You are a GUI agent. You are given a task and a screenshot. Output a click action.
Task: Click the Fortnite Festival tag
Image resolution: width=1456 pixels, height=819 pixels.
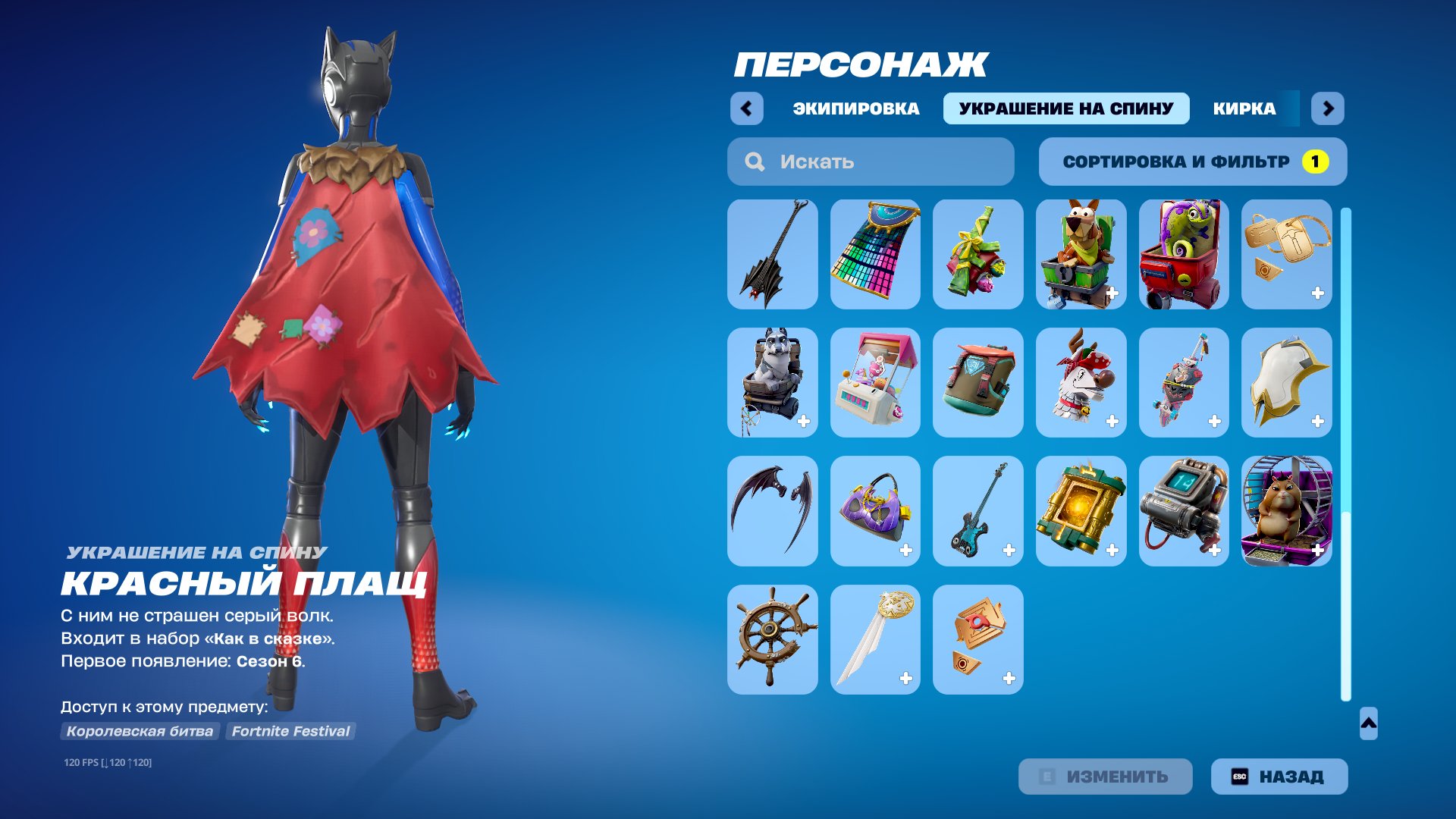(290, 731)
